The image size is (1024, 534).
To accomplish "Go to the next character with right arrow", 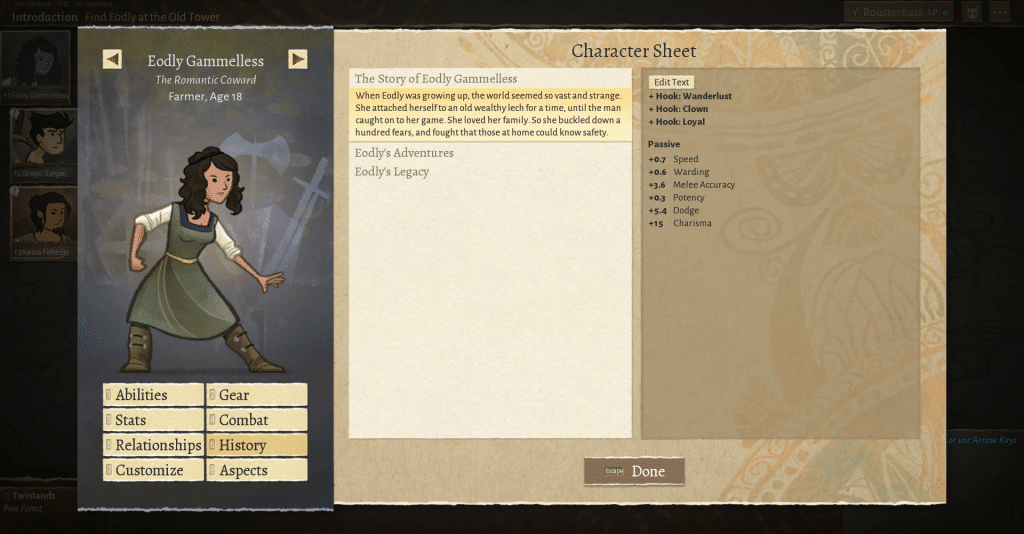I will click(x=297, y=59).
